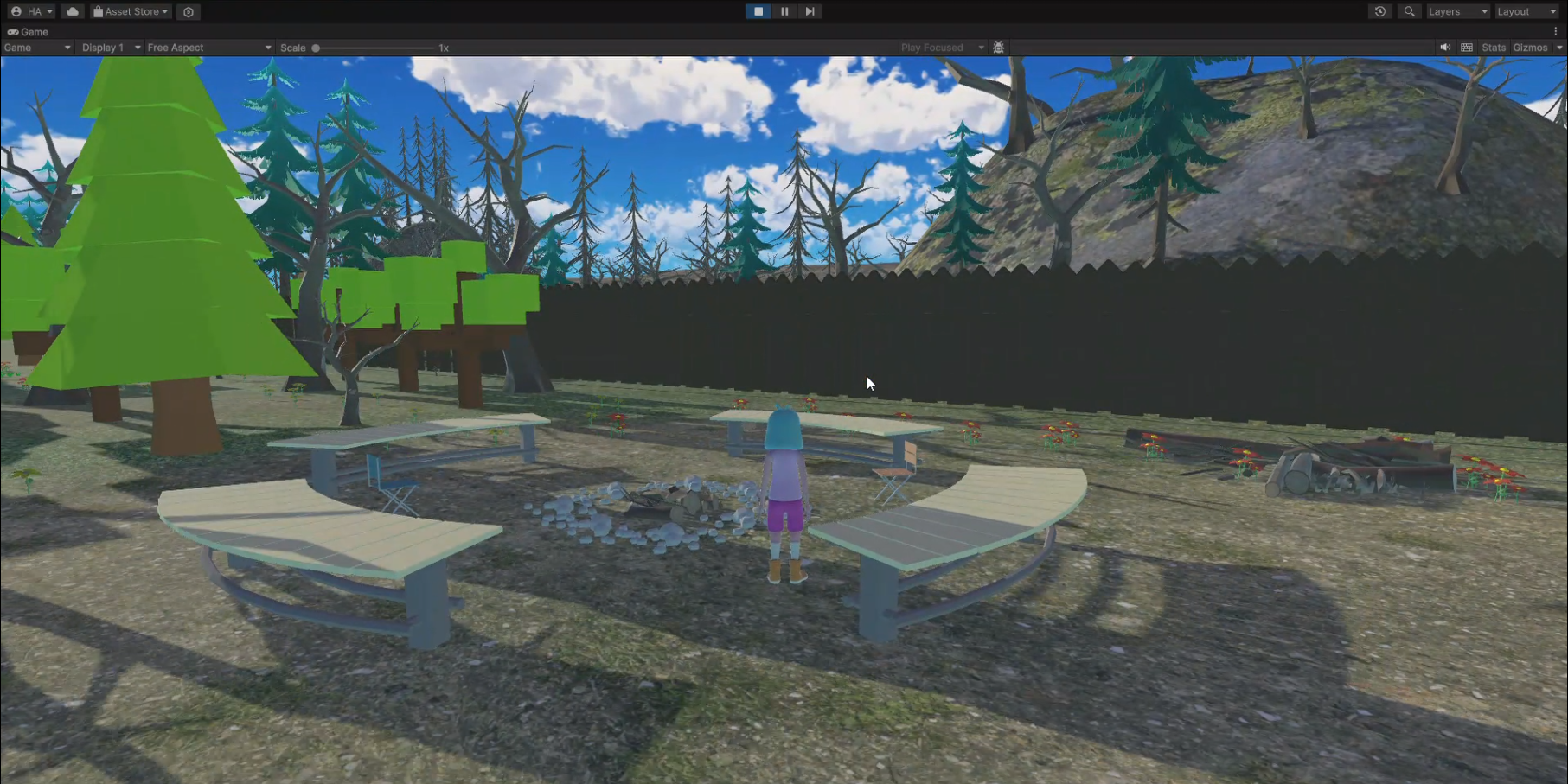Click the Unity search icon

(1409, 11)
